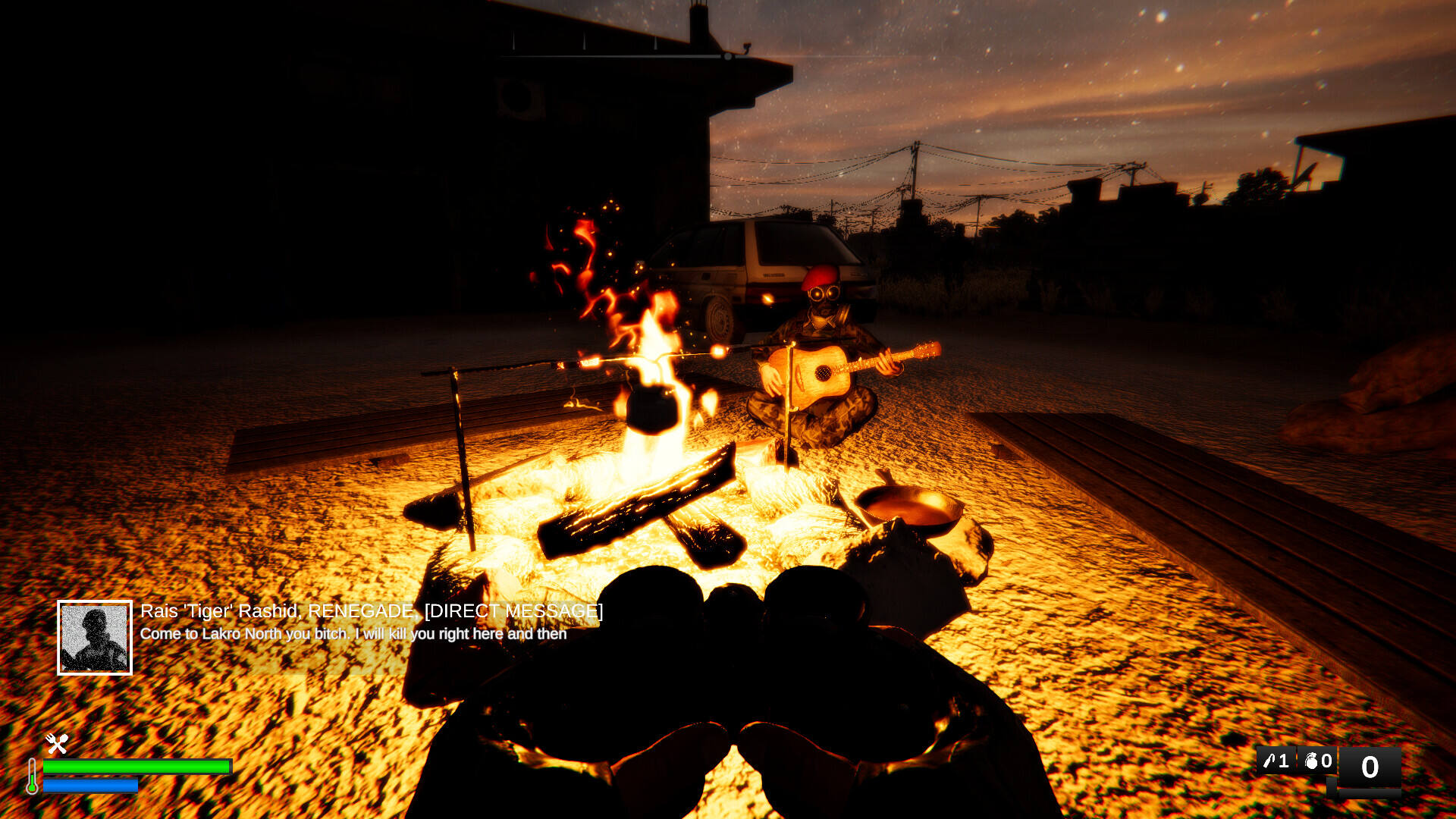
Task: Click Rais 'Tiger' Rashid's message portrait
Action: coord(95,638)
